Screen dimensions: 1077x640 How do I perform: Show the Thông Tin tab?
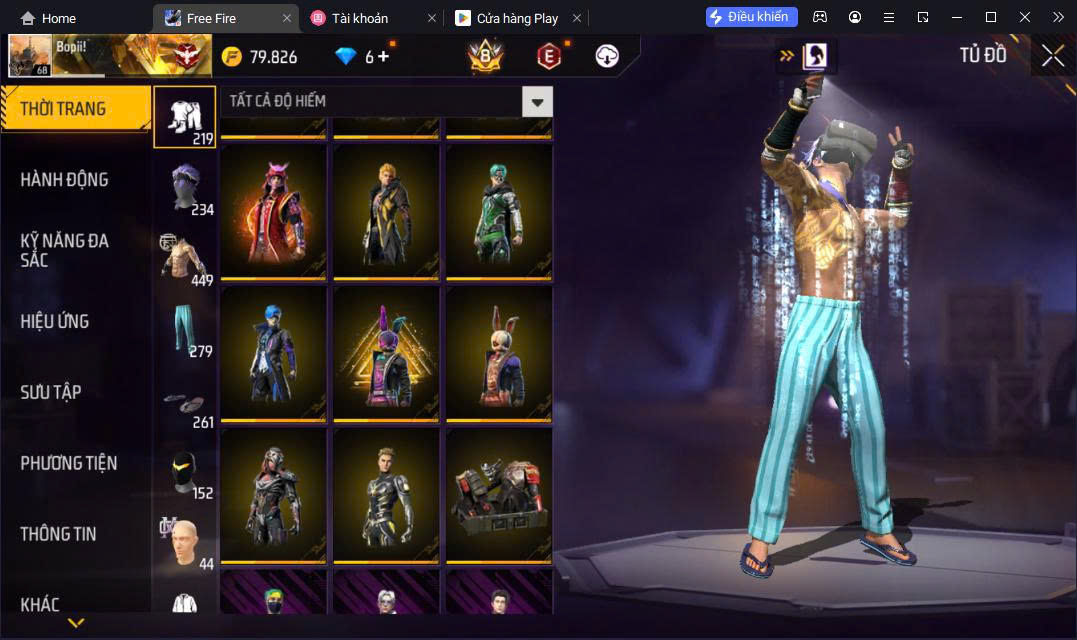tap(58, 534)
